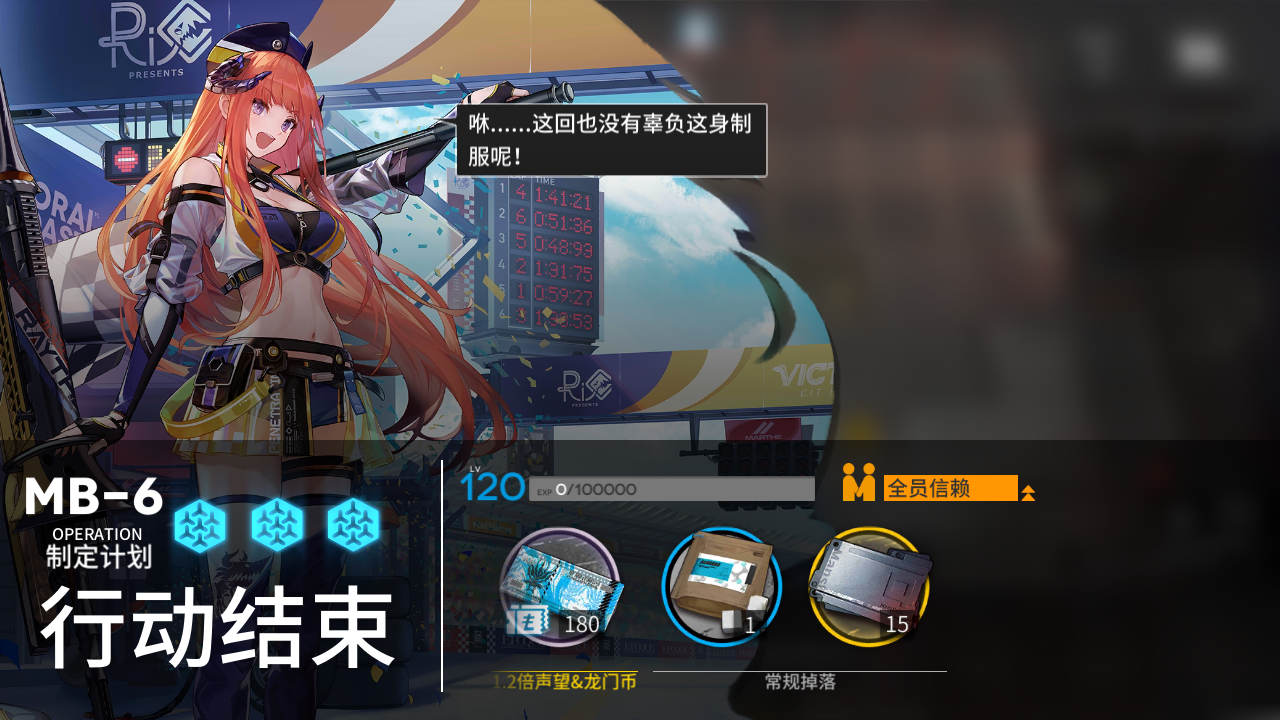Expand the 1.2倍声望&龙门币 bonus section
Viewport: 1280px width, 720px height.
point(566,683)
